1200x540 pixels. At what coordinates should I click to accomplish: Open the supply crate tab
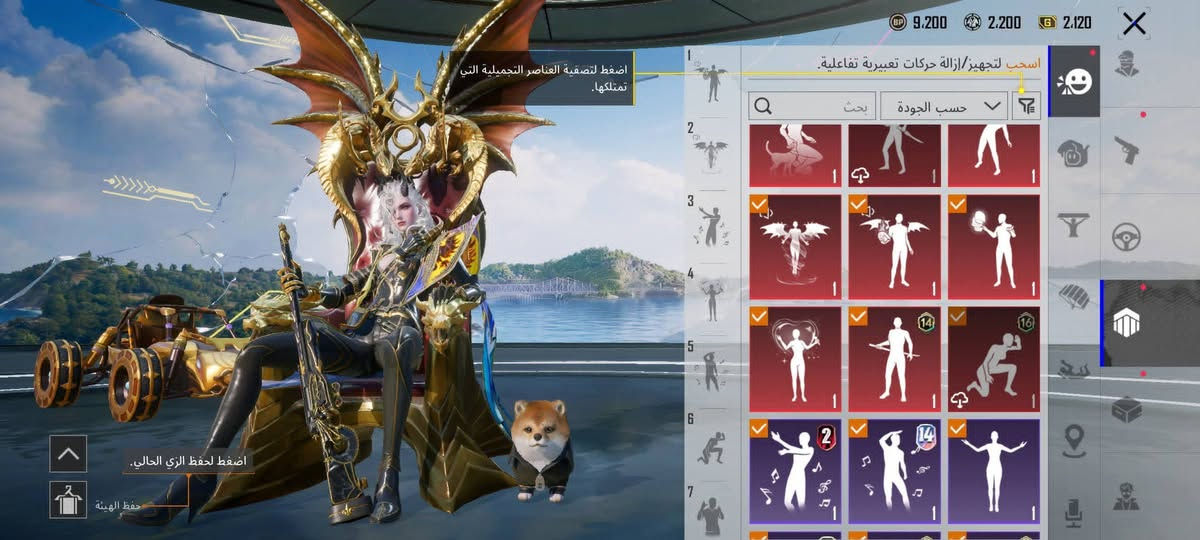pos(1126,408)
